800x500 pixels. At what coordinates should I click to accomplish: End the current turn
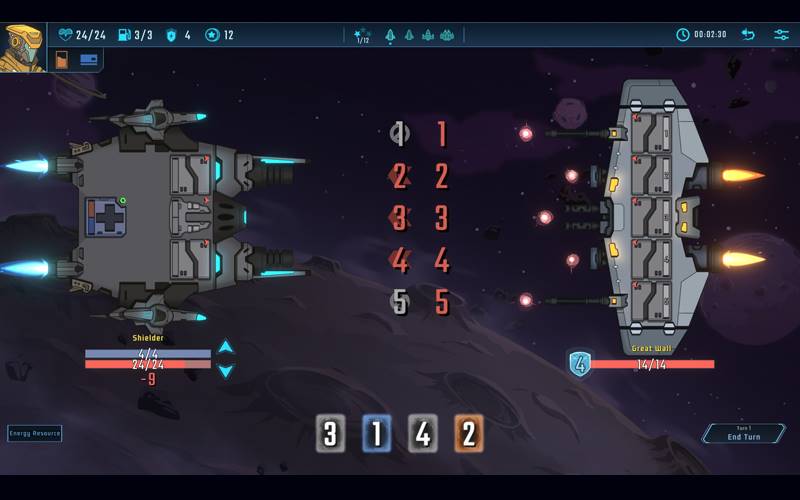[x=743, y=434]
